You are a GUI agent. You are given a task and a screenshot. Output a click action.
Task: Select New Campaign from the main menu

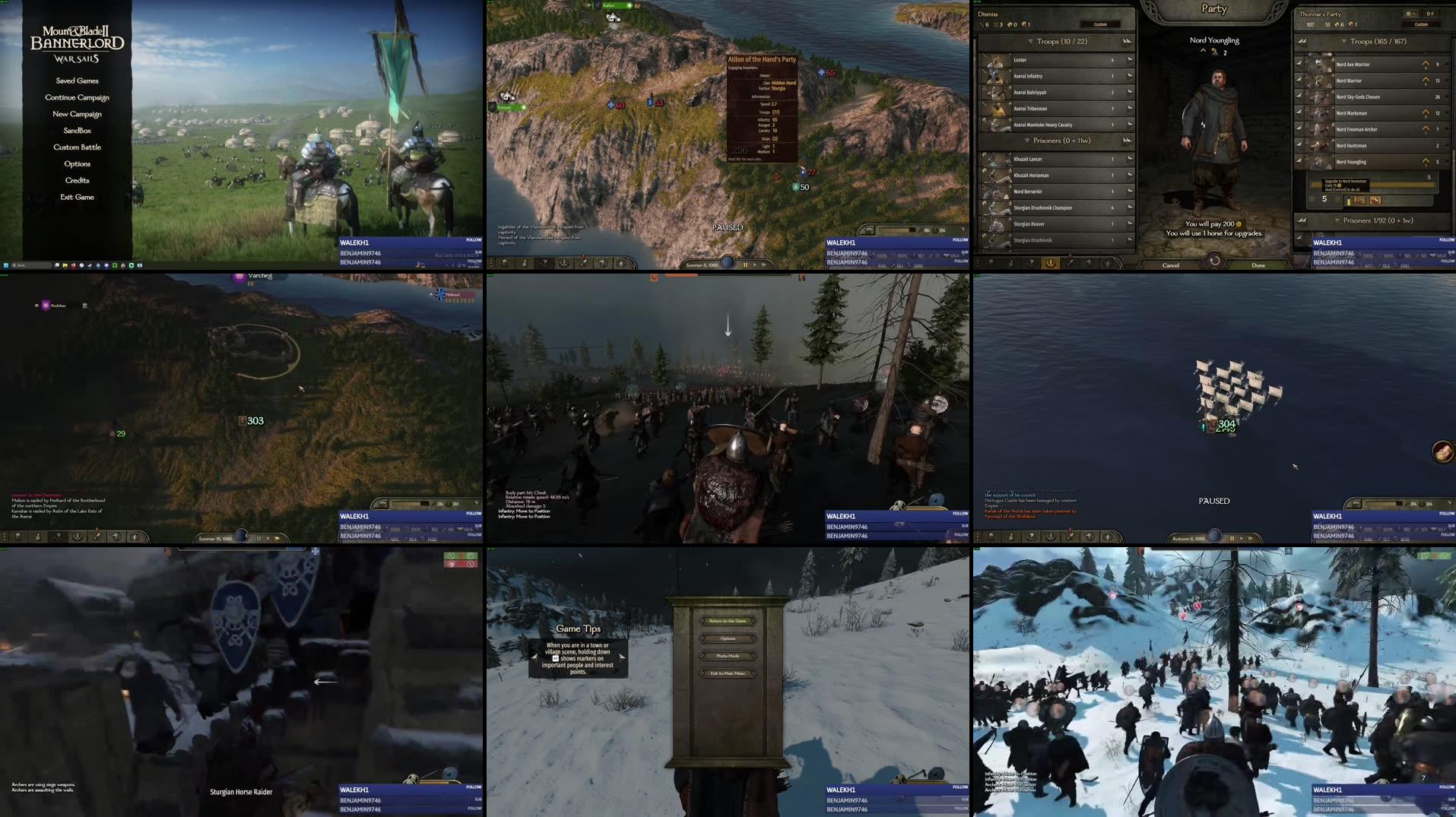(77, 113)
